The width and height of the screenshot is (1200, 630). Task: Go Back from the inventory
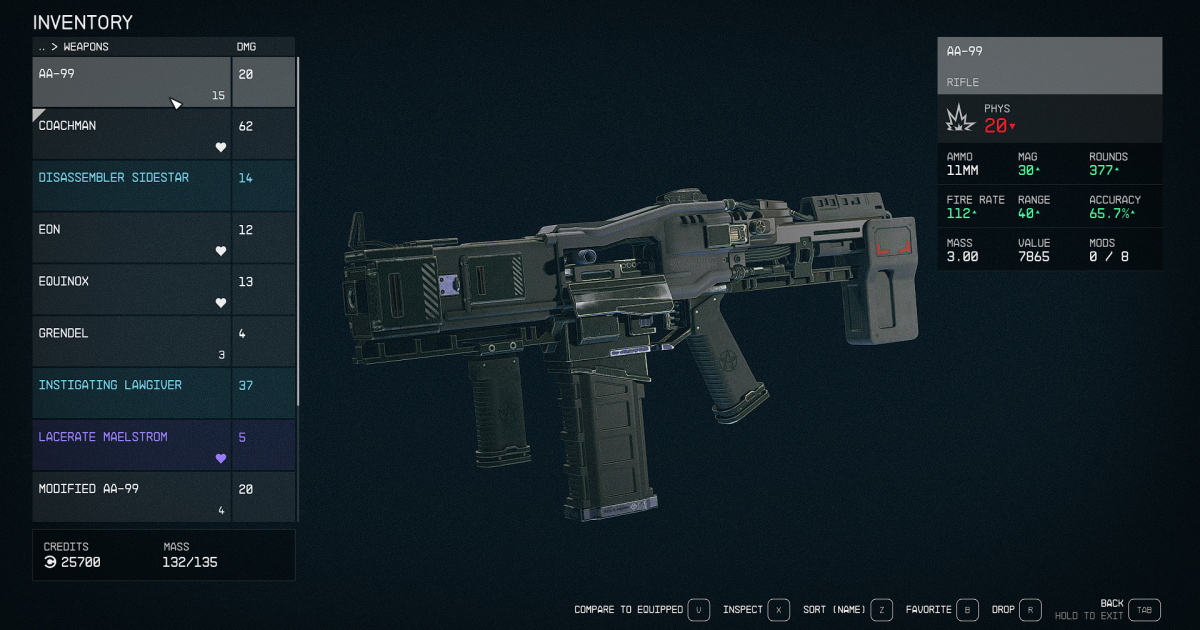click(1144, 609)
